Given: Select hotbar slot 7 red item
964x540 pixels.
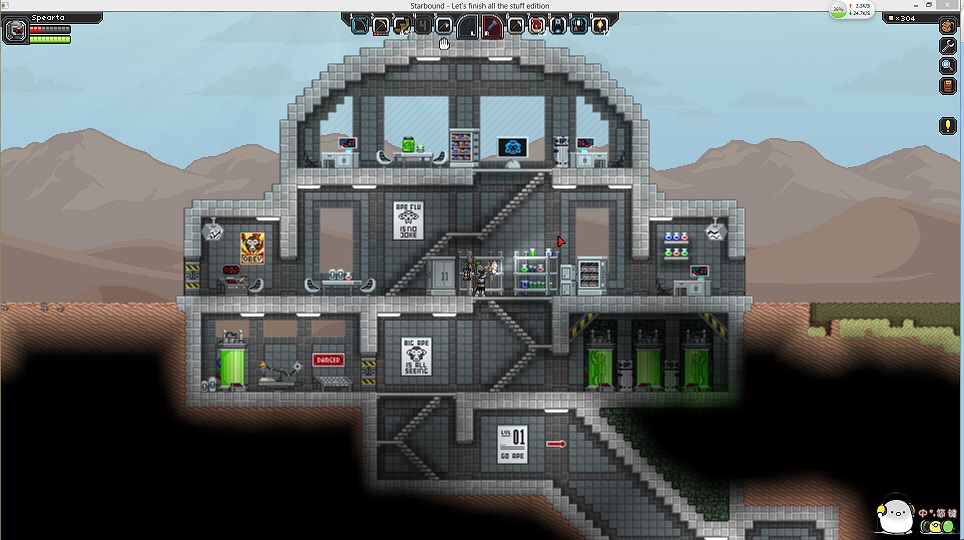Looking at the screenshot, I should click(x=537, y=25).
